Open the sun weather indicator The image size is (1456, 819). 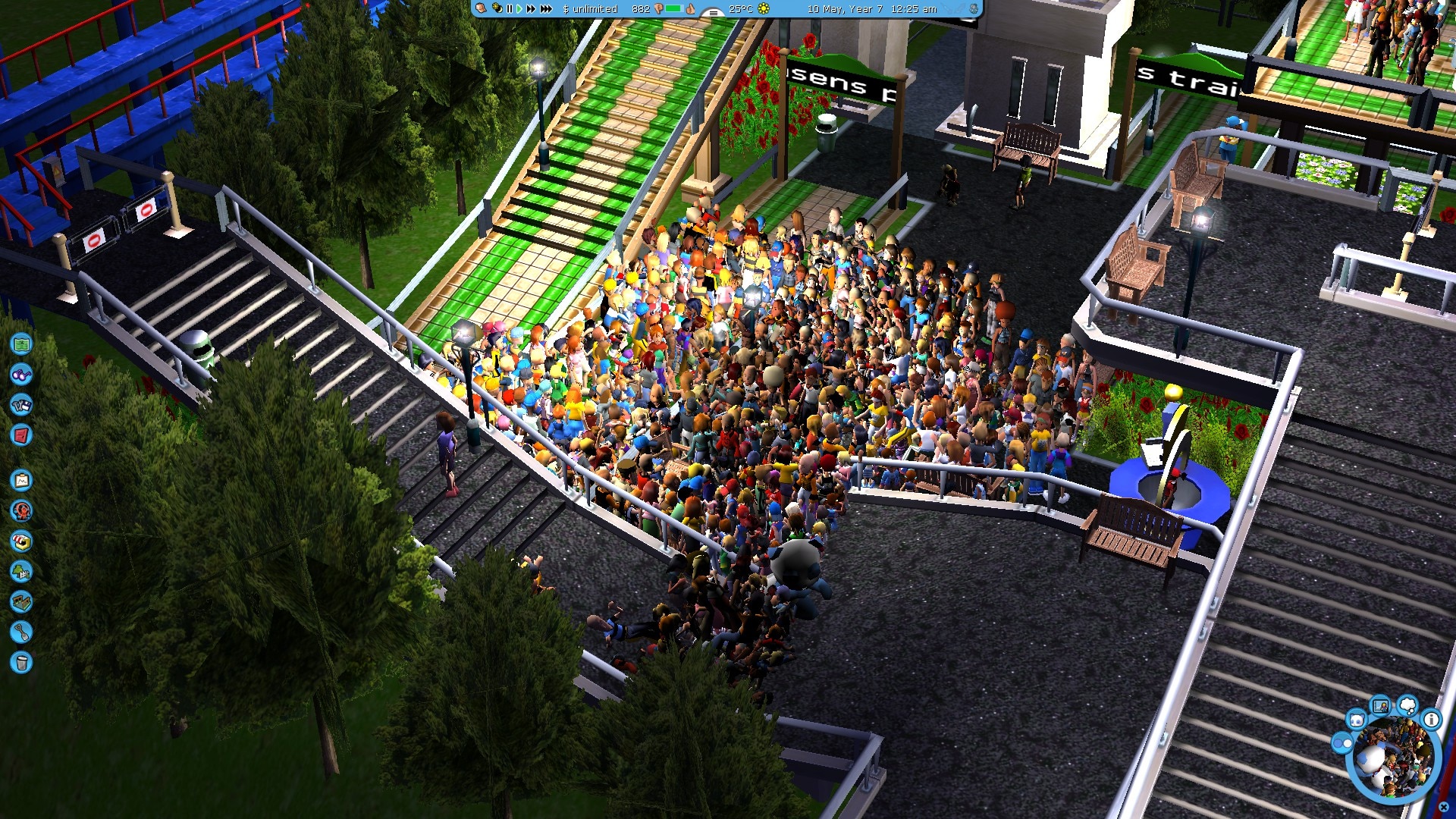pyautogui.click(x=764, y=9)
